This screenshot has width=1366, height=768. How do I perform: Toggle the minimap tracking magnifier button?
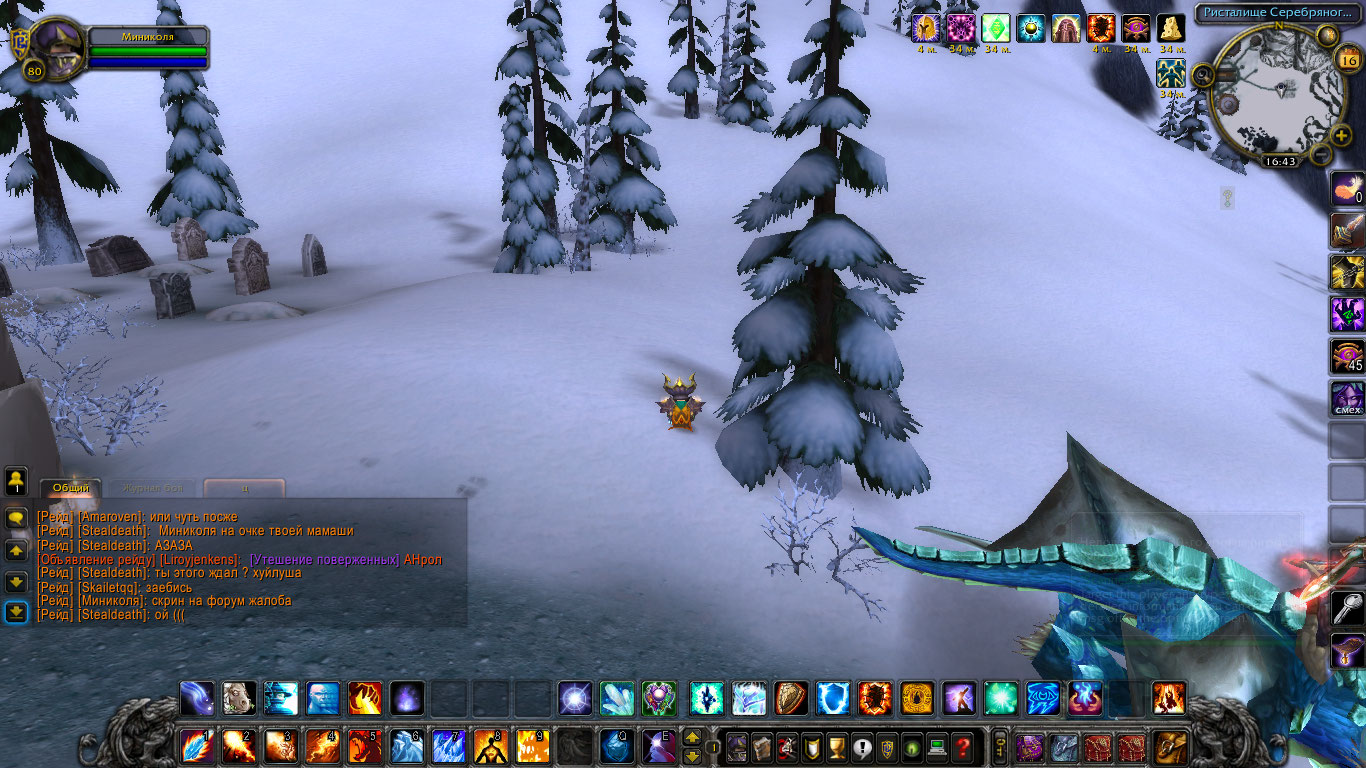click(1203, 74)
